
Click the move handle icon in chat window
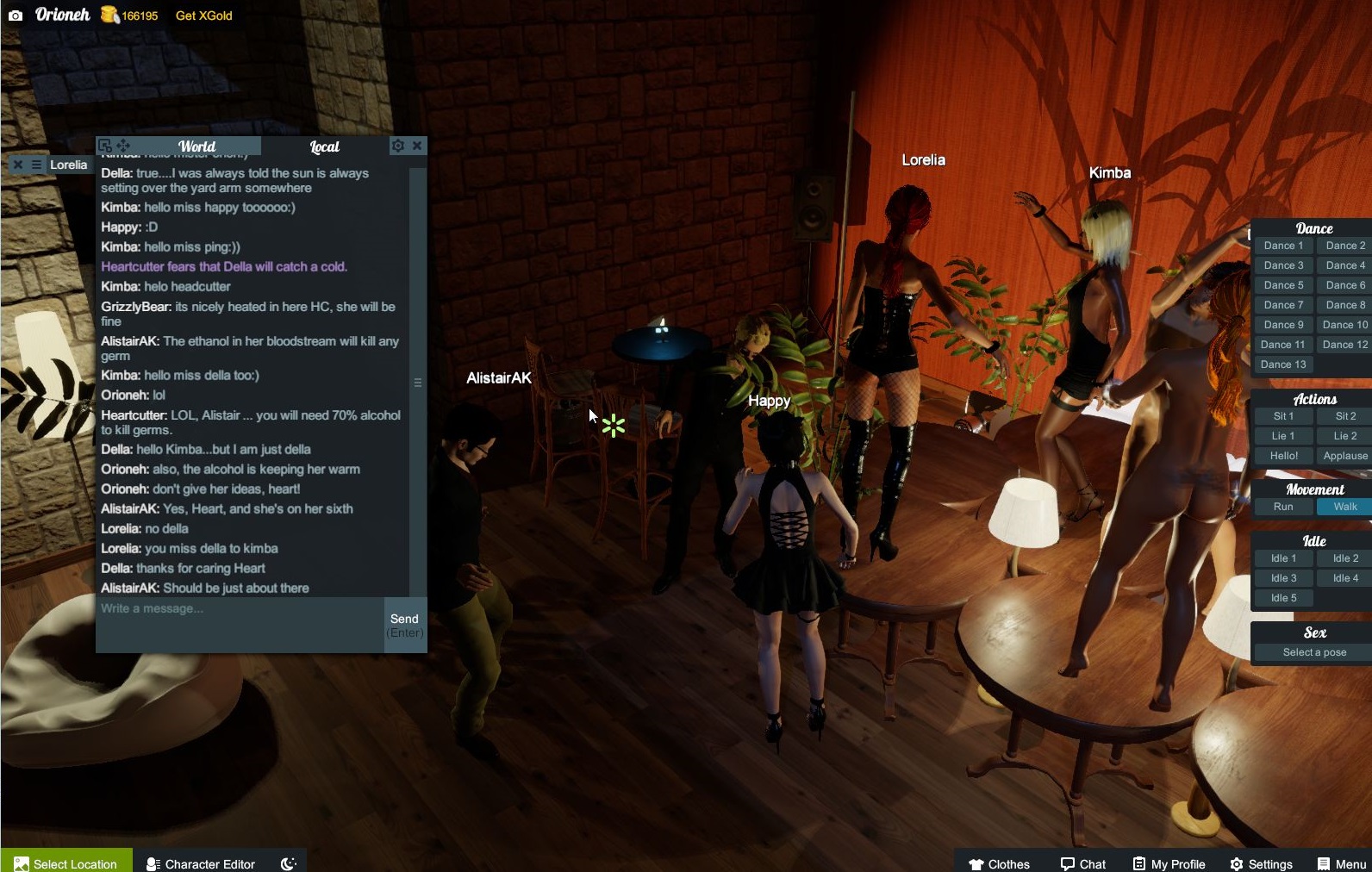pos(123,146)
